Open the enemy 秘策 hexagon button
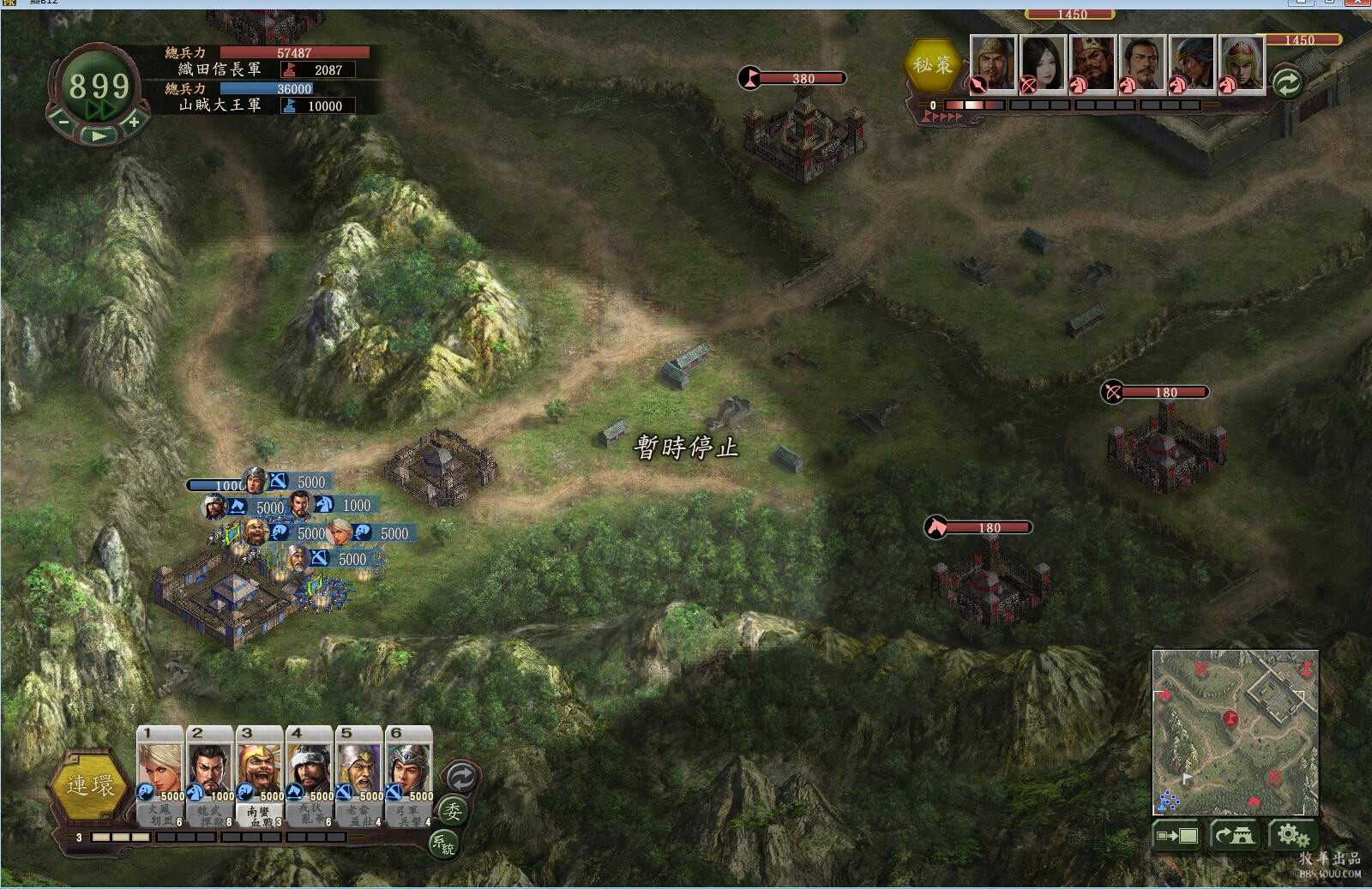This screenshot has height=889, width=1372. pyautogui.click(x=932, y=65)
